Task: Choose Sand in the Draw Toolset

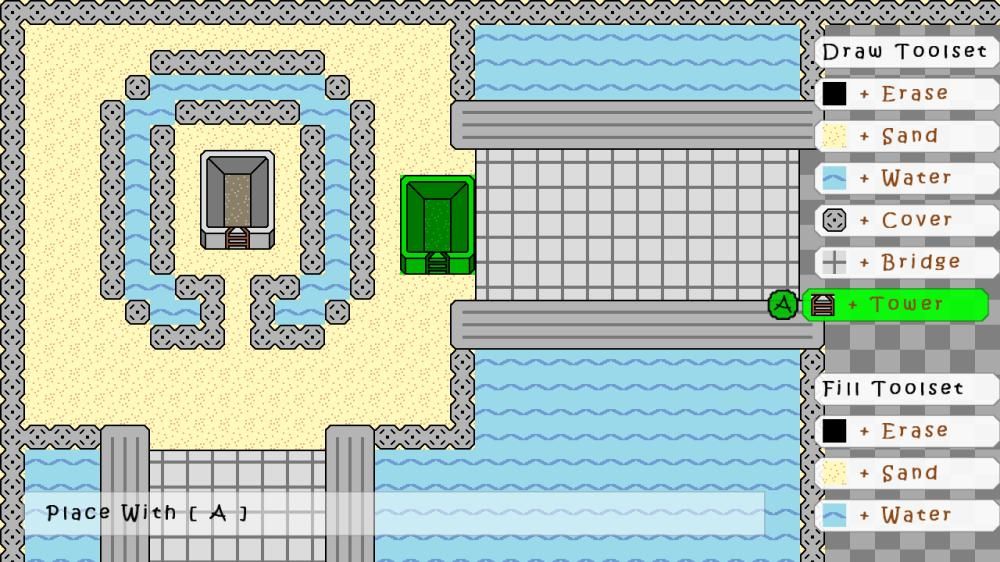Action: (906, 136)
